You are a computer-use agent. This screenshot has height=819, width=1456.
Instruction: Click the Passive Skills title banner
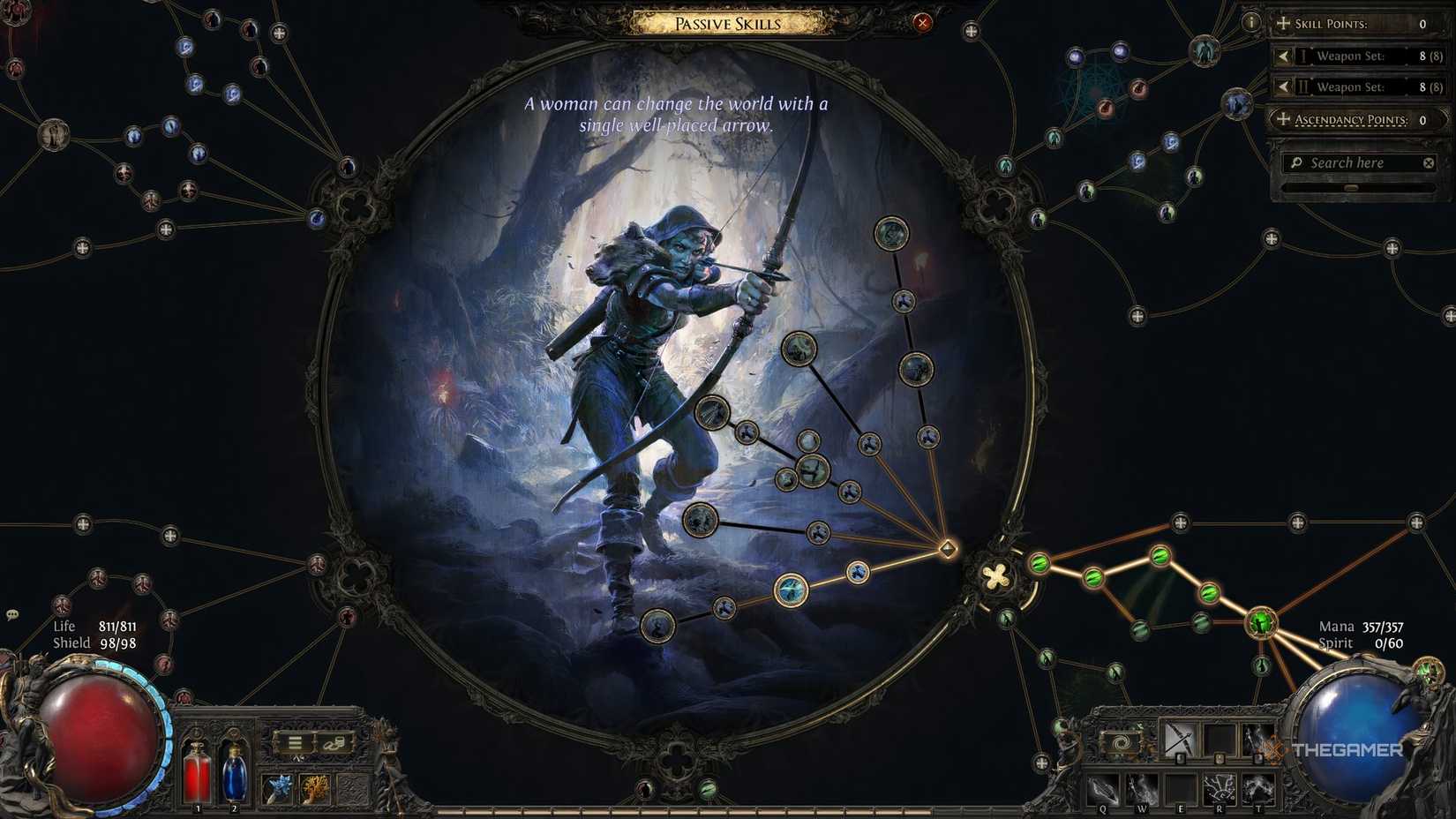[x=728, y=23]
